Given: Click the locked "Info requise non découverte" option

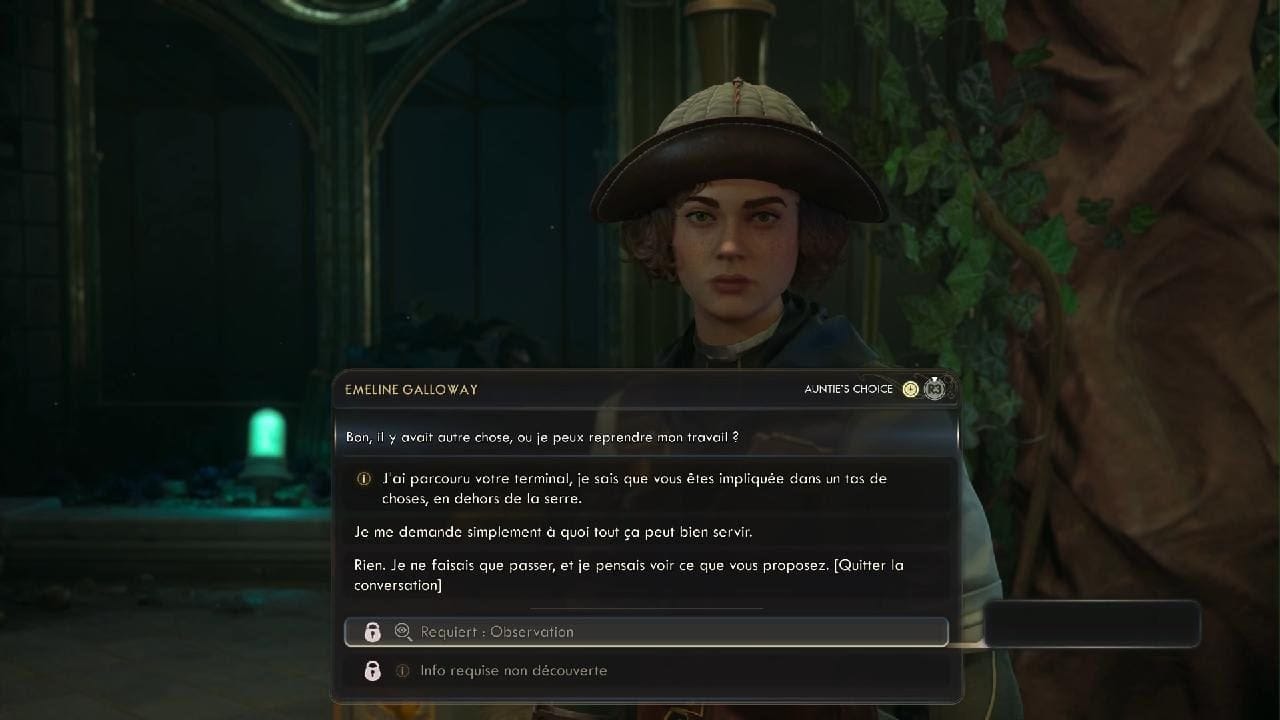Looking at the screenshot, I should tap(646, 671).
